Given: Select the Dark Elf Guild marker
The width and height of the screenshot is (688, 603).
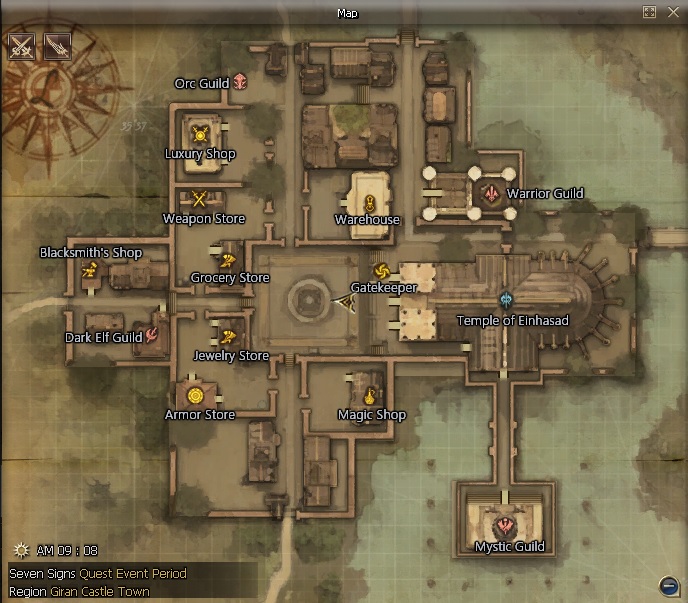Looking at the screenshot, I should click(153, 336).
